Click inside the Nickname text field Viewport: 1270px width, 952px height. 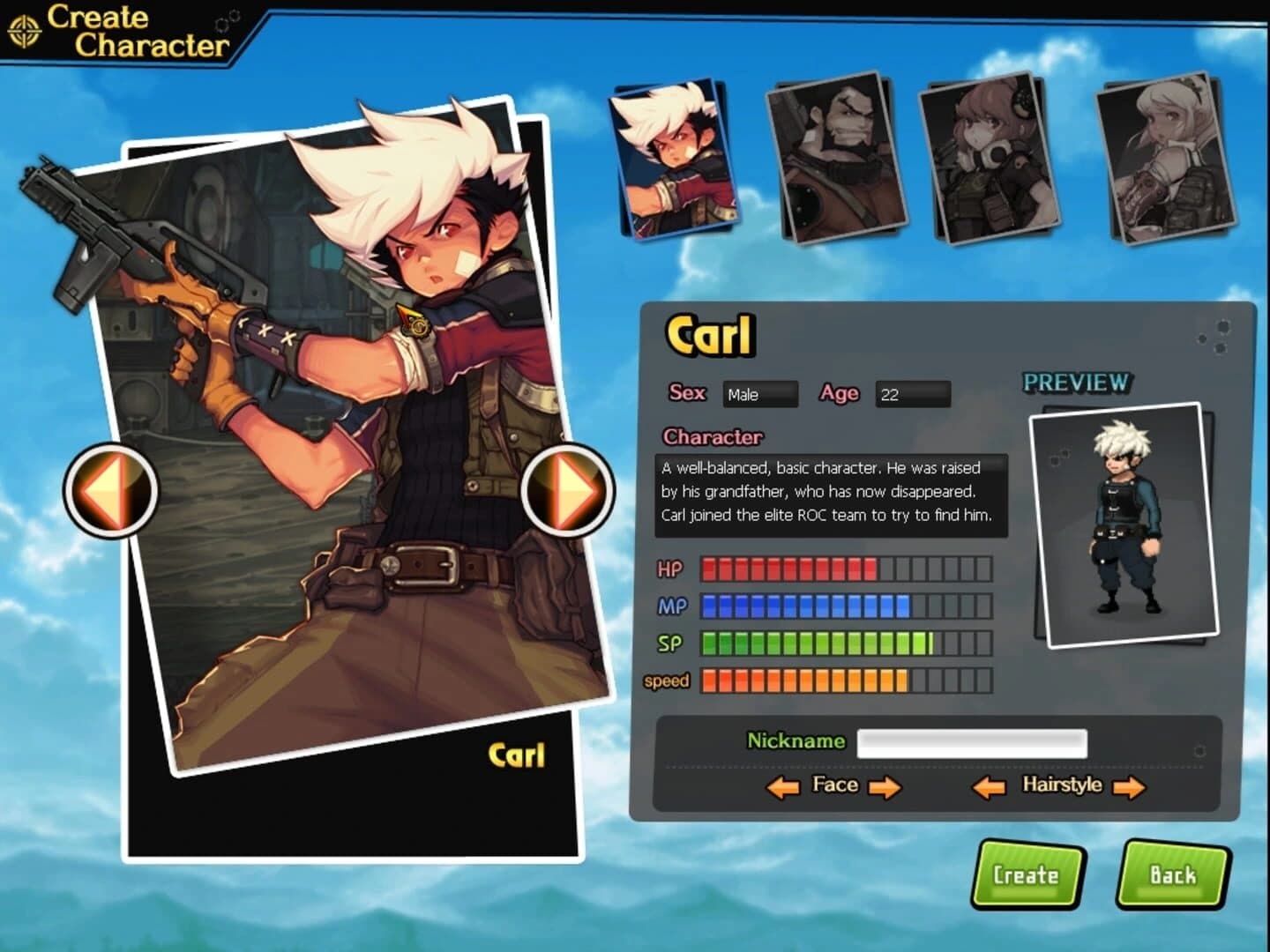click(x=970, y=745)
